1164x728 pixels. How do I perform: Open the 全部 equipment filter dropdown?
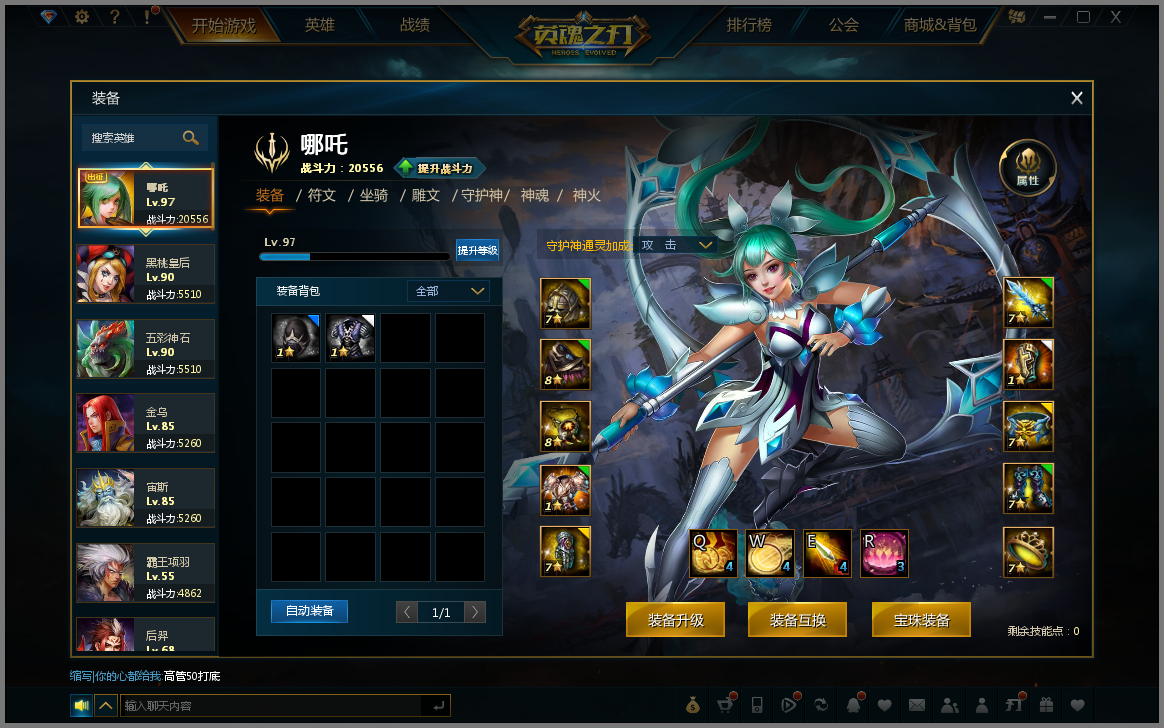[450, 291]
